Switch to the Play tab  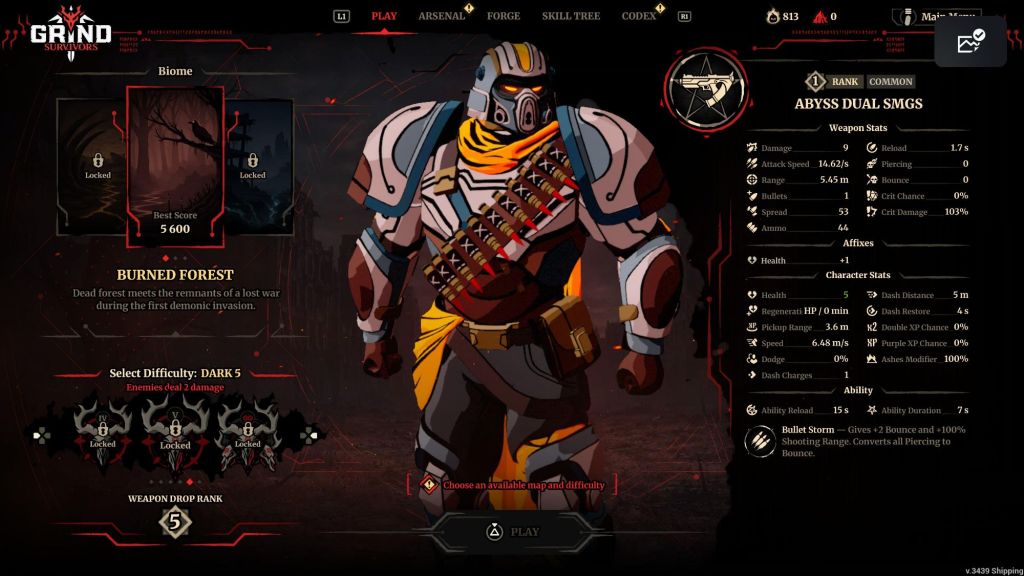[384, 16]
